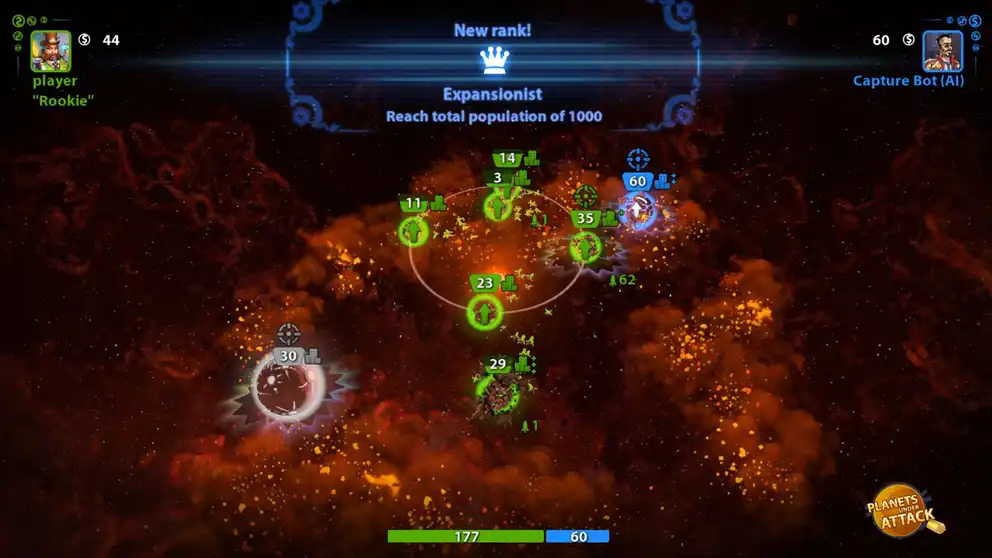Click the blue crosshair above the enemy planet
Viewport: 992px width, 558px height.
coord(638,159)
